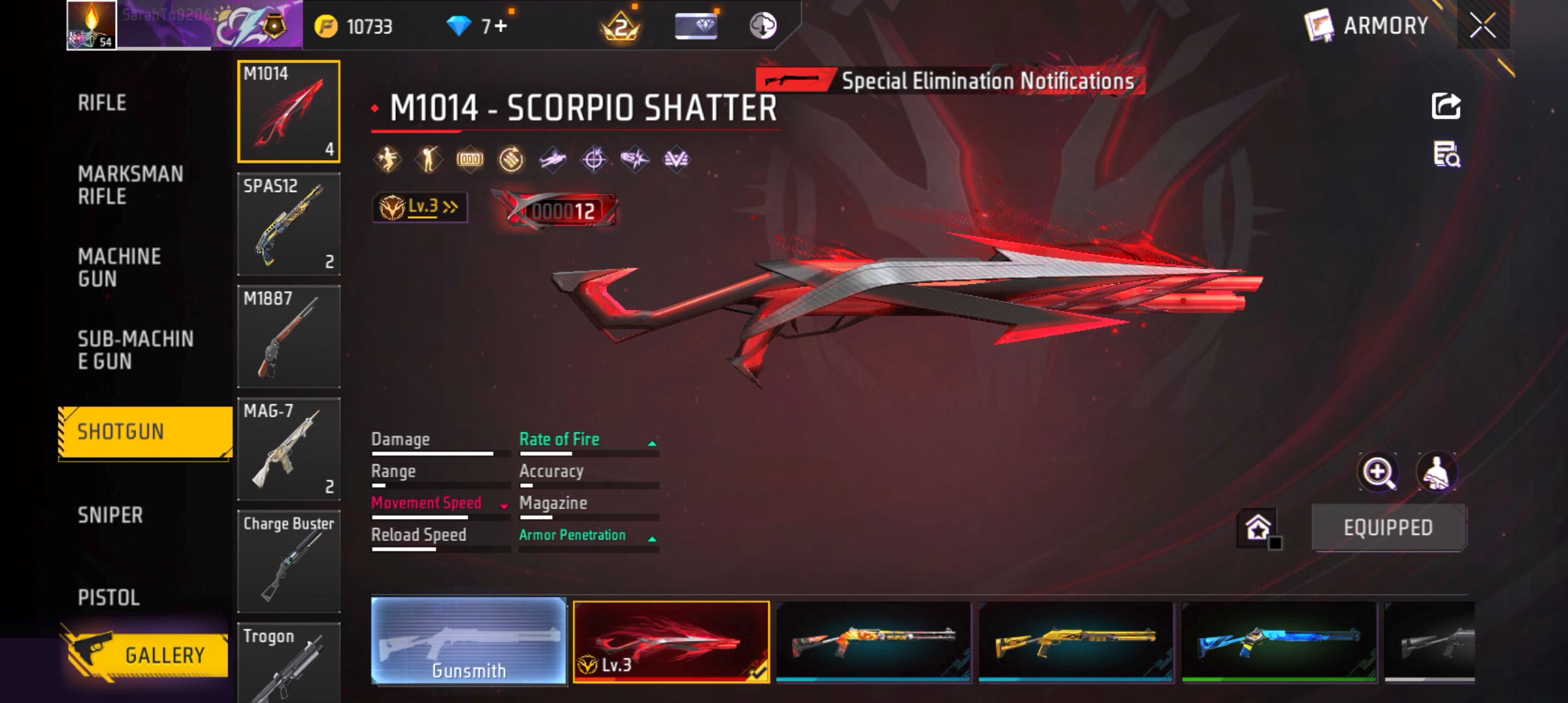This screenshot has width=1568, height=703.
Task: Select the blue and green M1014 skin
Action: [x=1278, y=641]
